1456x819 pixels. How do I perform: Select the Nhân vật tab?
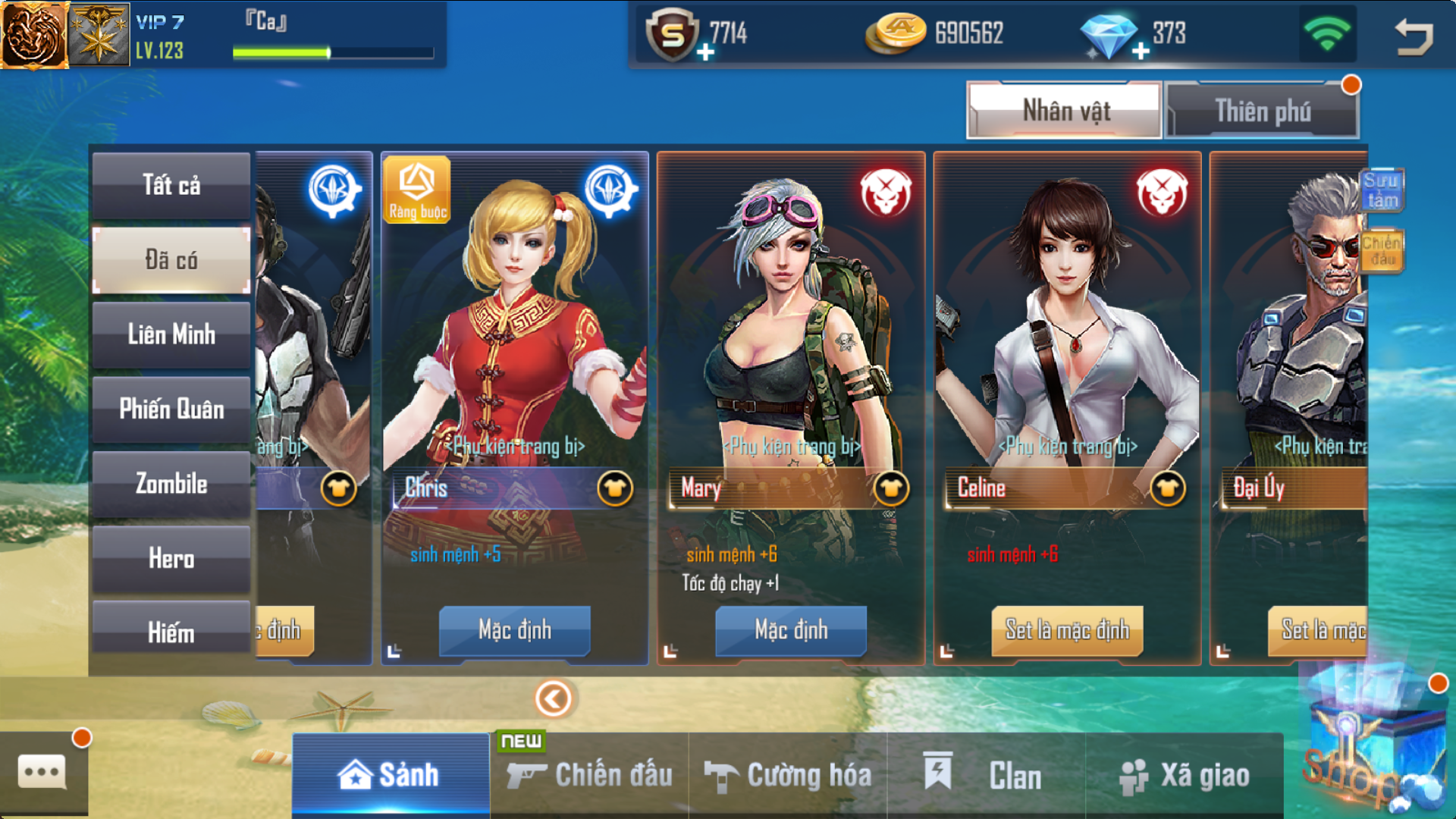pos(1064,111)
